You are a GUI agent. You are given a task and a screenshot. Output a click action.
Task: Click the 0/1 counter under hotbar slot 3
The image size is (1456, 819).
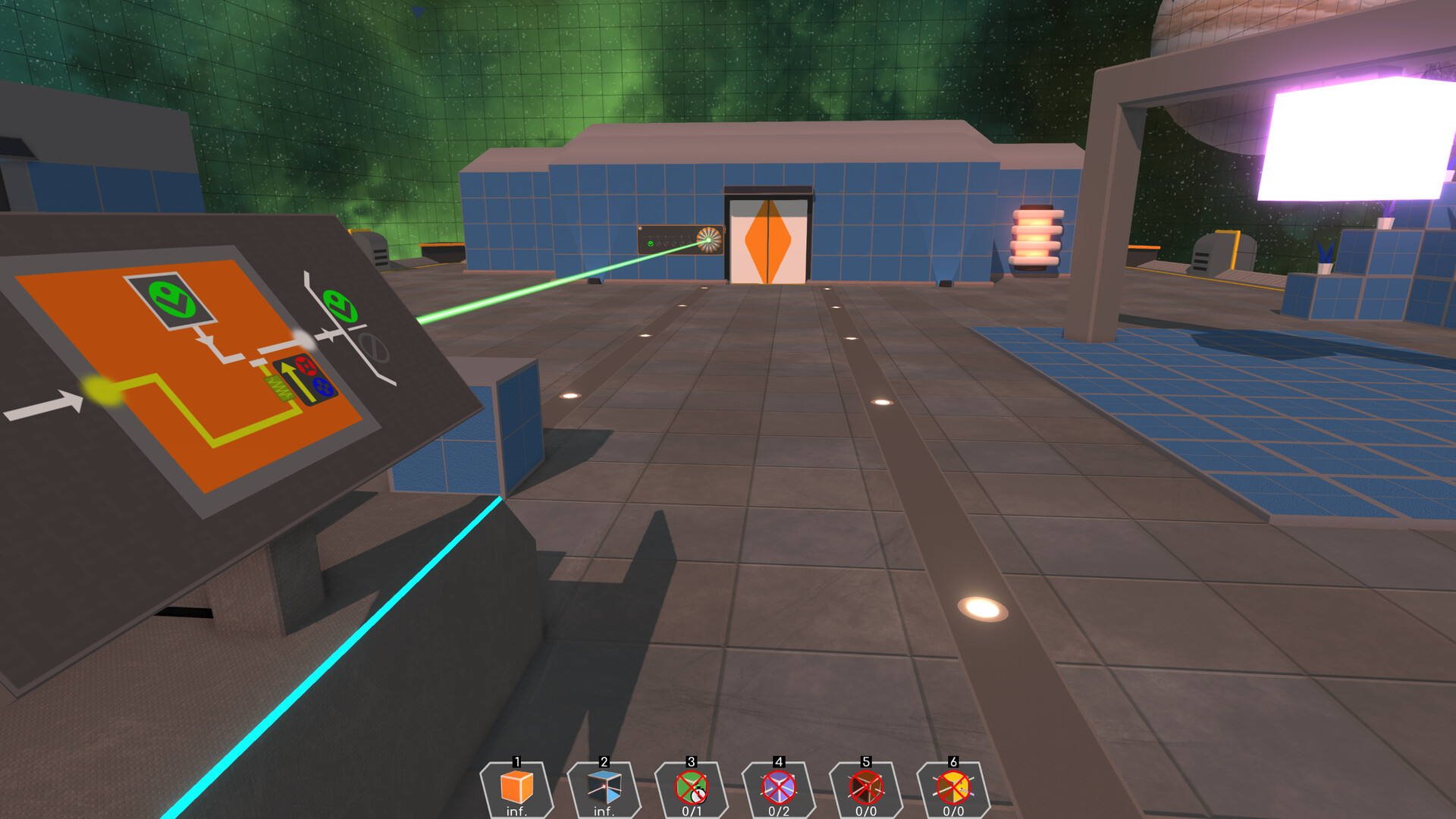point(691,811)
